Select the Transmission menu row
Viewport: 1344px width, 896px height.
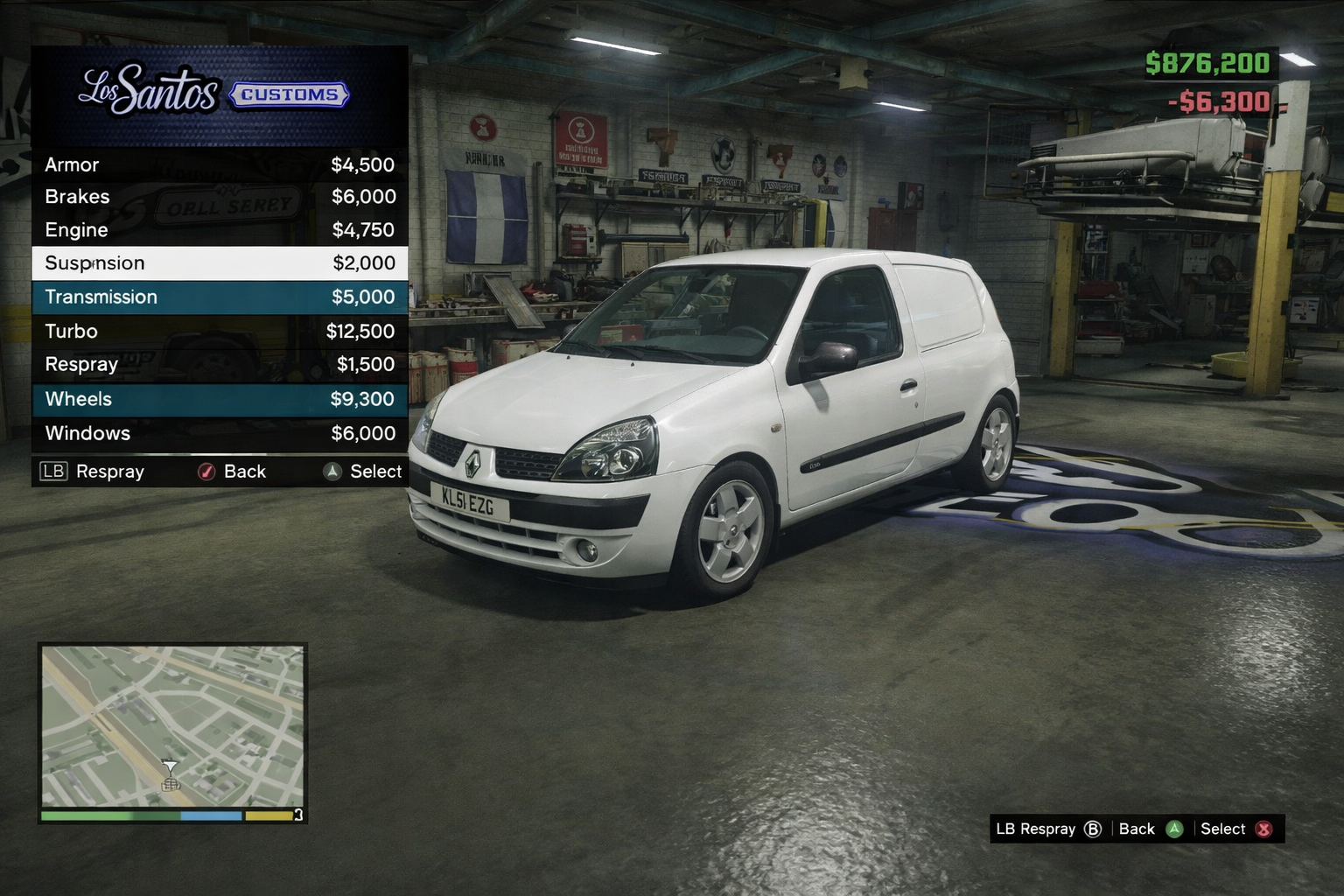pos(219,297)
